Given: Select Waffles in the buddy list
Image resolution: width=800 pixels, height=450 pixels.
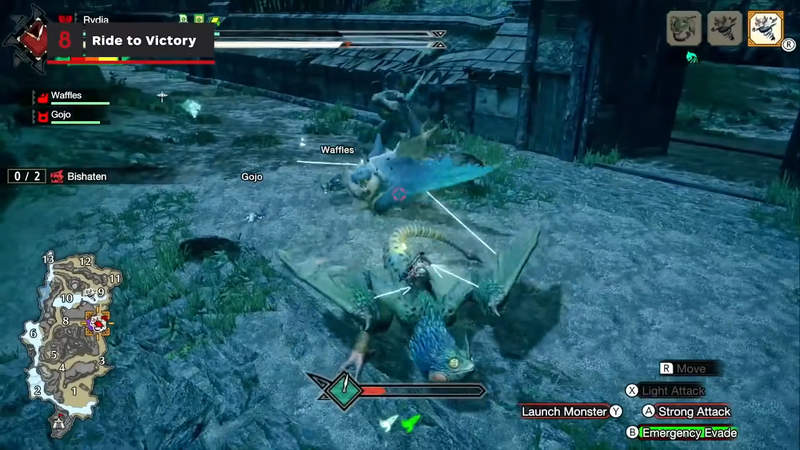Looking at the screenshot, I should [x=71, y=97].
